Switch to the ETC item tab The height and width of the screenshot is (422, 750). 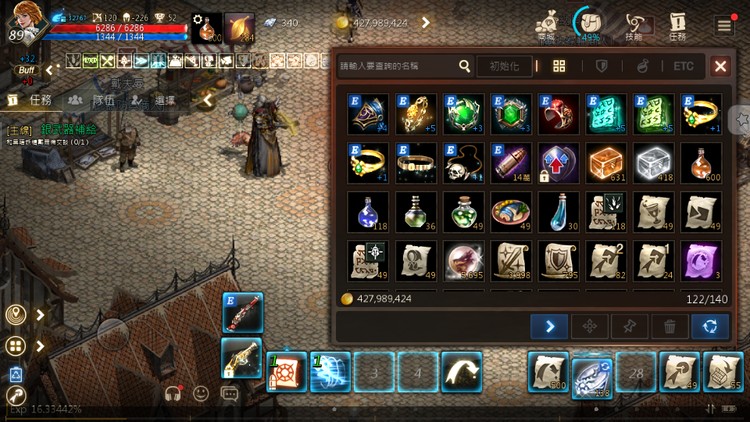(683, 66)
